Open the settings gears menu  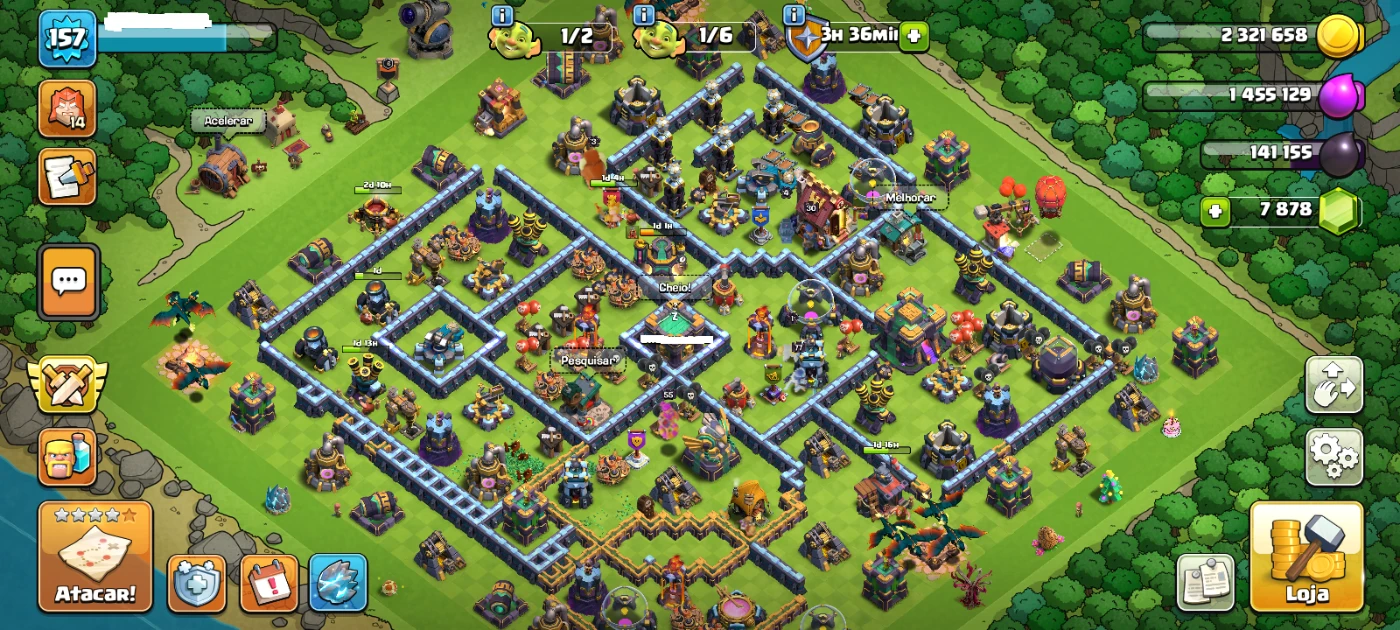1334,457
